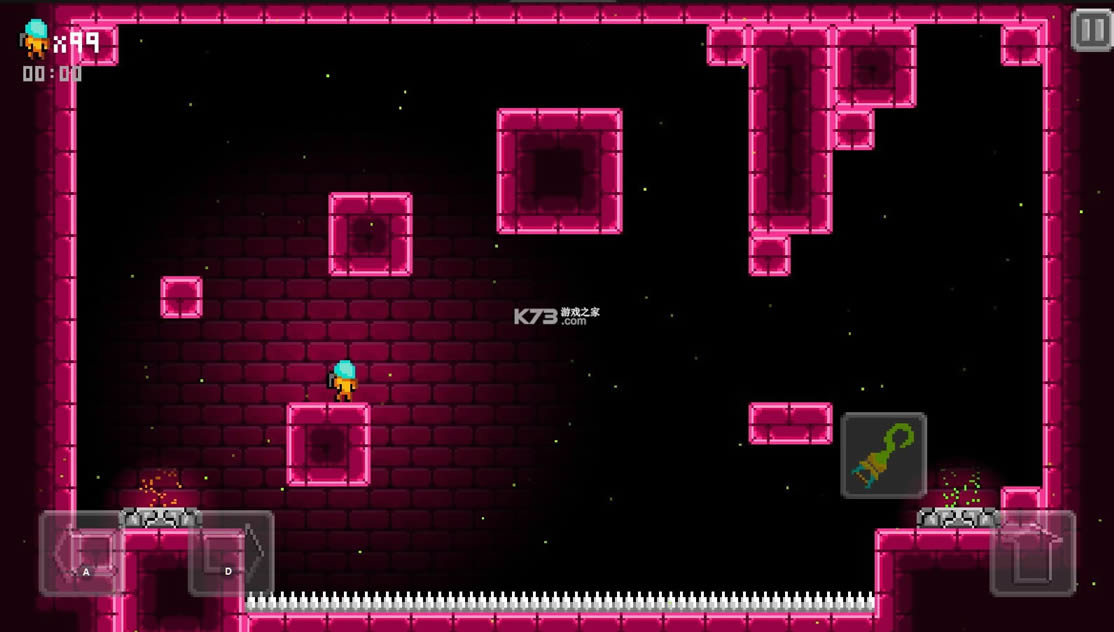Viewport: 1114px width, 632px height.
Task: Tap the move left arrow button
Action: pyautogui.click(x=81, y=553)
